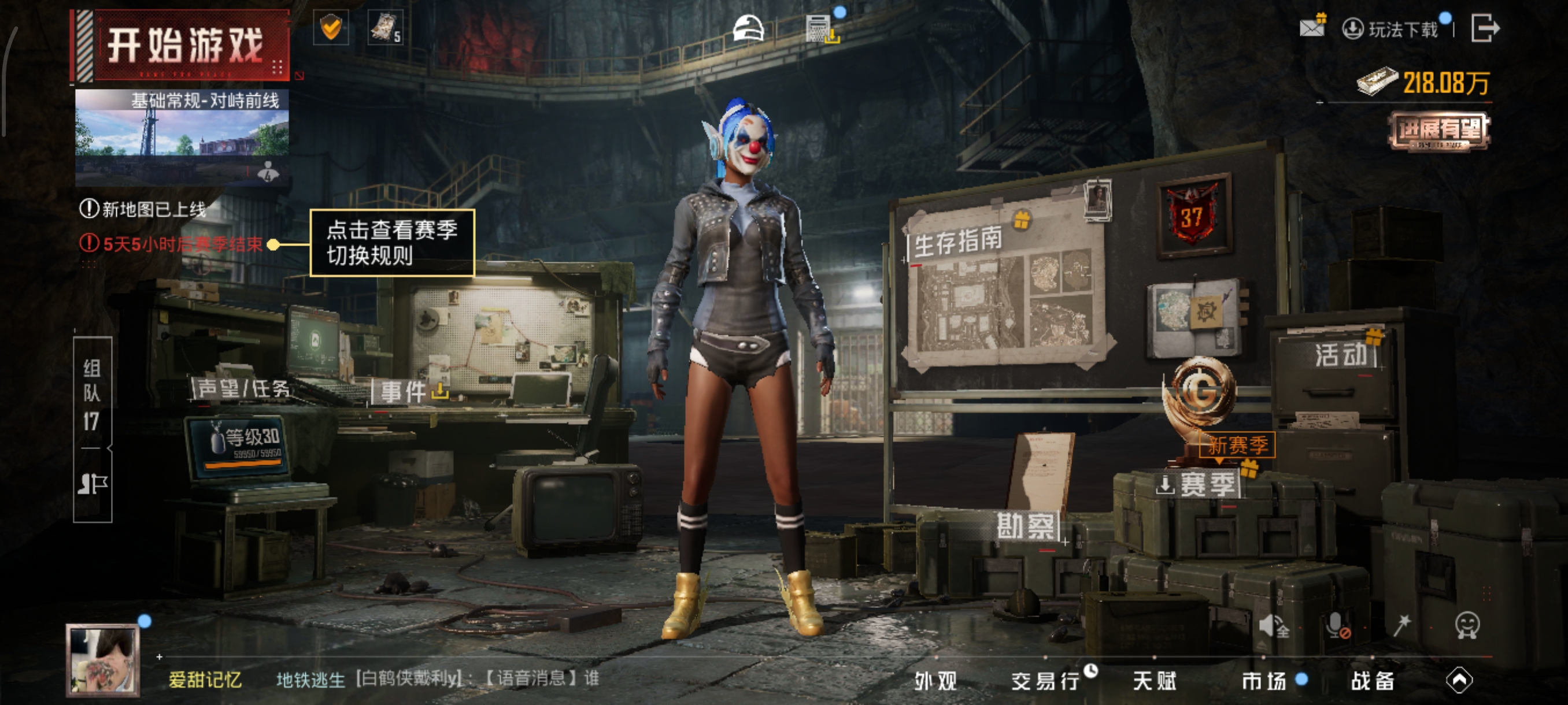Go to the 市场 market tab

click(1264, 681)
